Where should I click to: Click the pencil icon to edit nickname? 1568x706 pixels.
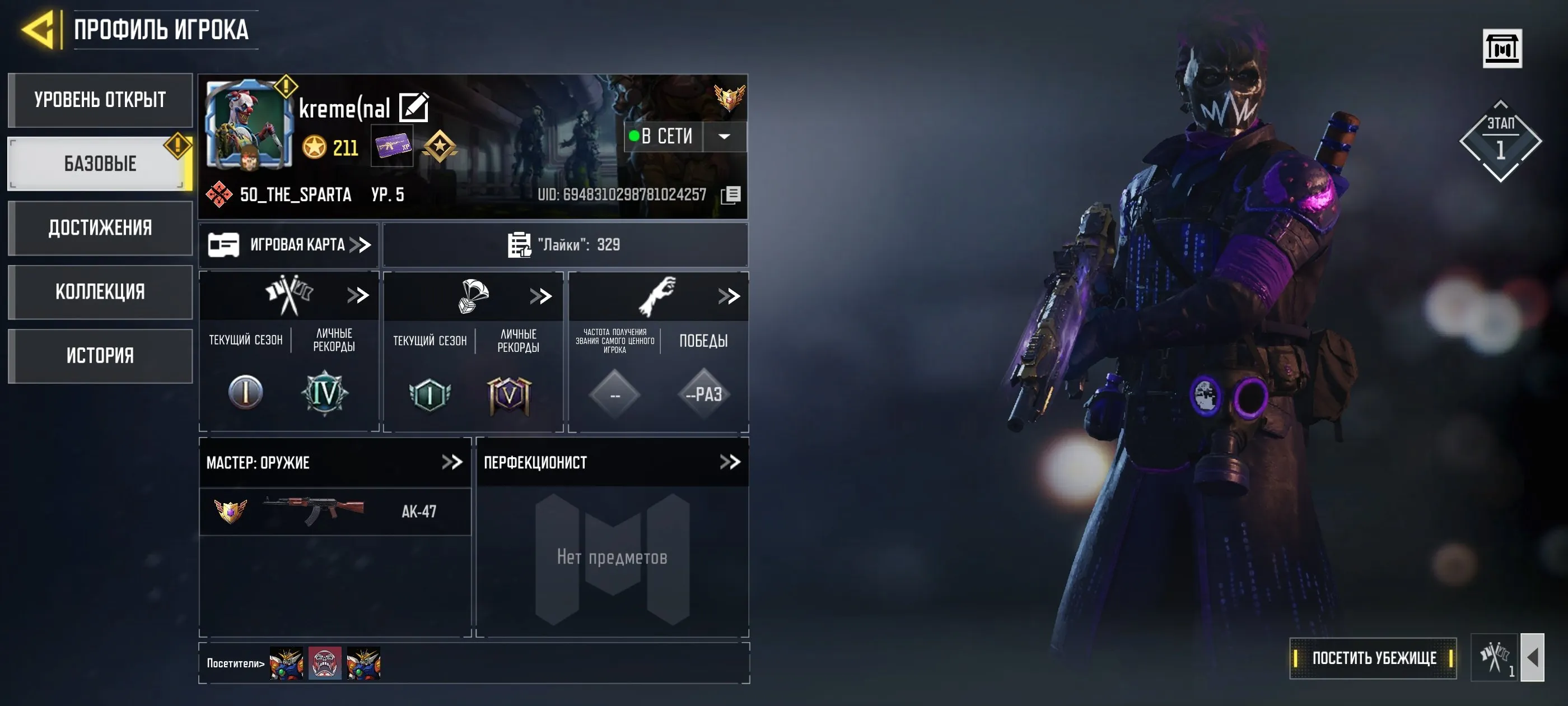pyautogui.click(x=414, y=106)
